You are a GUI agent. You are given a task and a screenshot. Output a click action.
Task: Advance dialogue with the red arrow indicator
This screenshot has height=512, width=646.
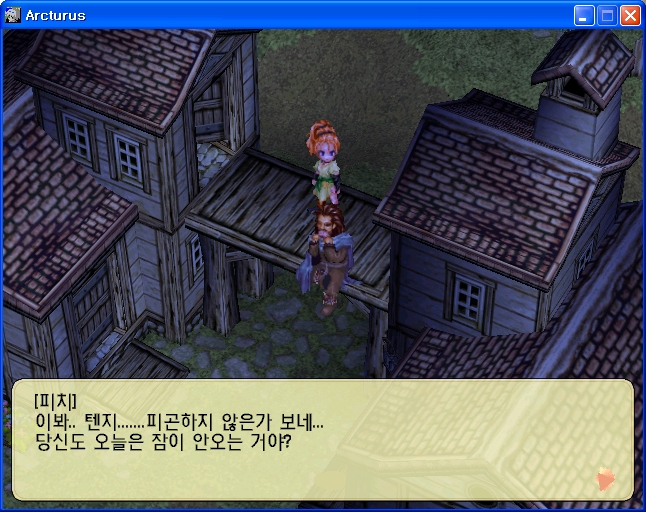[x=605, y=480]
